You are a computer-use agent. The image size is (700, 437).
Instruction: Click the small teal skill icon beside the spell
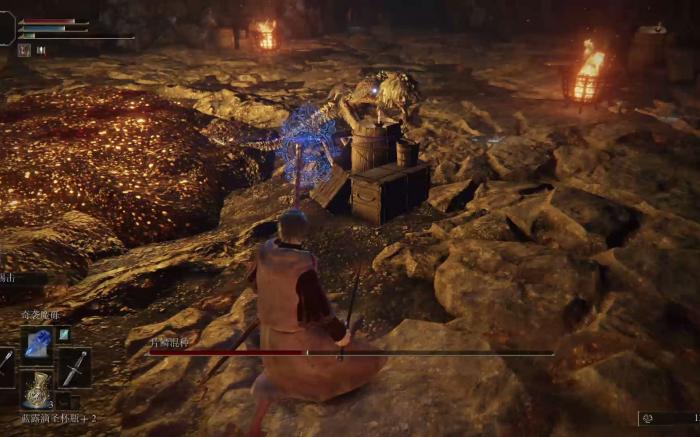pyautogui.click(x=64, y=335)
